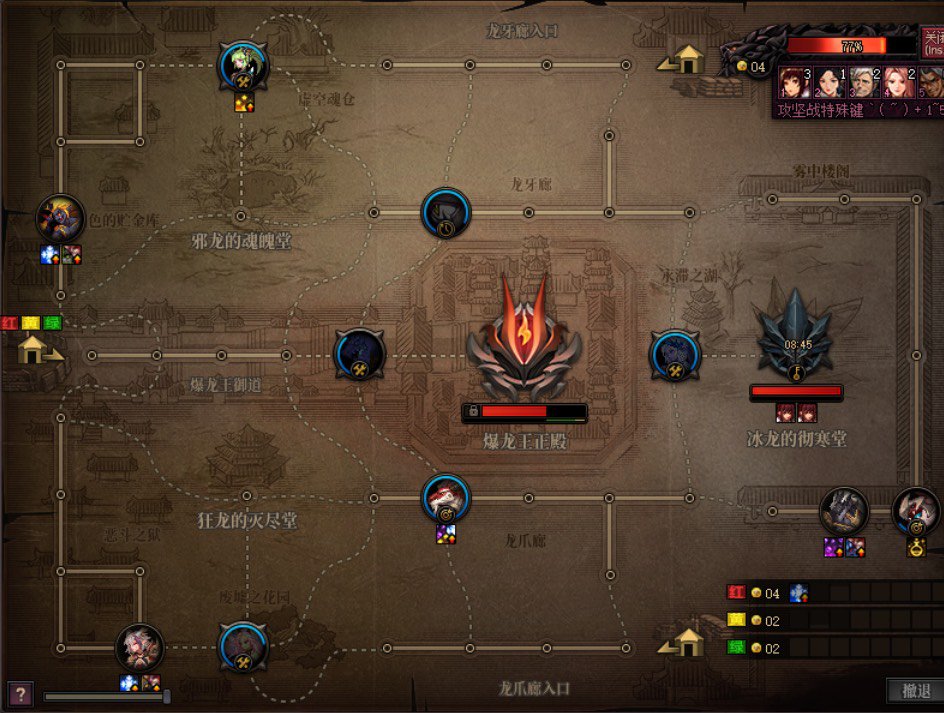Select the hammer node on 爆龙王御道
The width and height of the screenshot is (944, 713).
click(359, 355)
